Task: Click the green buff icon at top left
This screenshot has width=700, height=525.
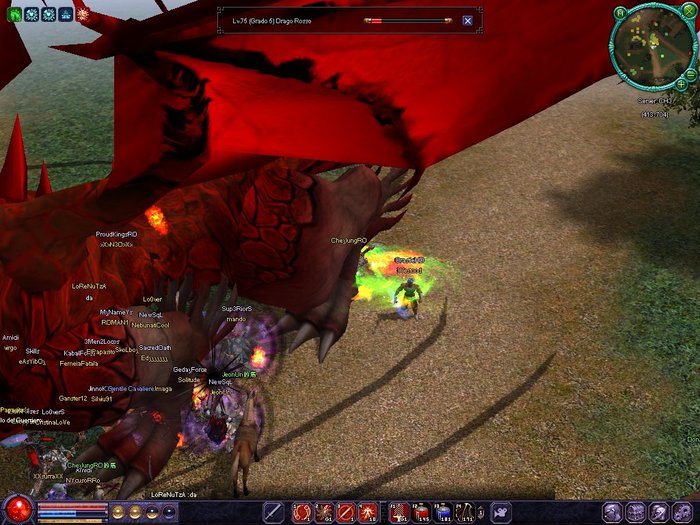Action: tap(15, 15)
